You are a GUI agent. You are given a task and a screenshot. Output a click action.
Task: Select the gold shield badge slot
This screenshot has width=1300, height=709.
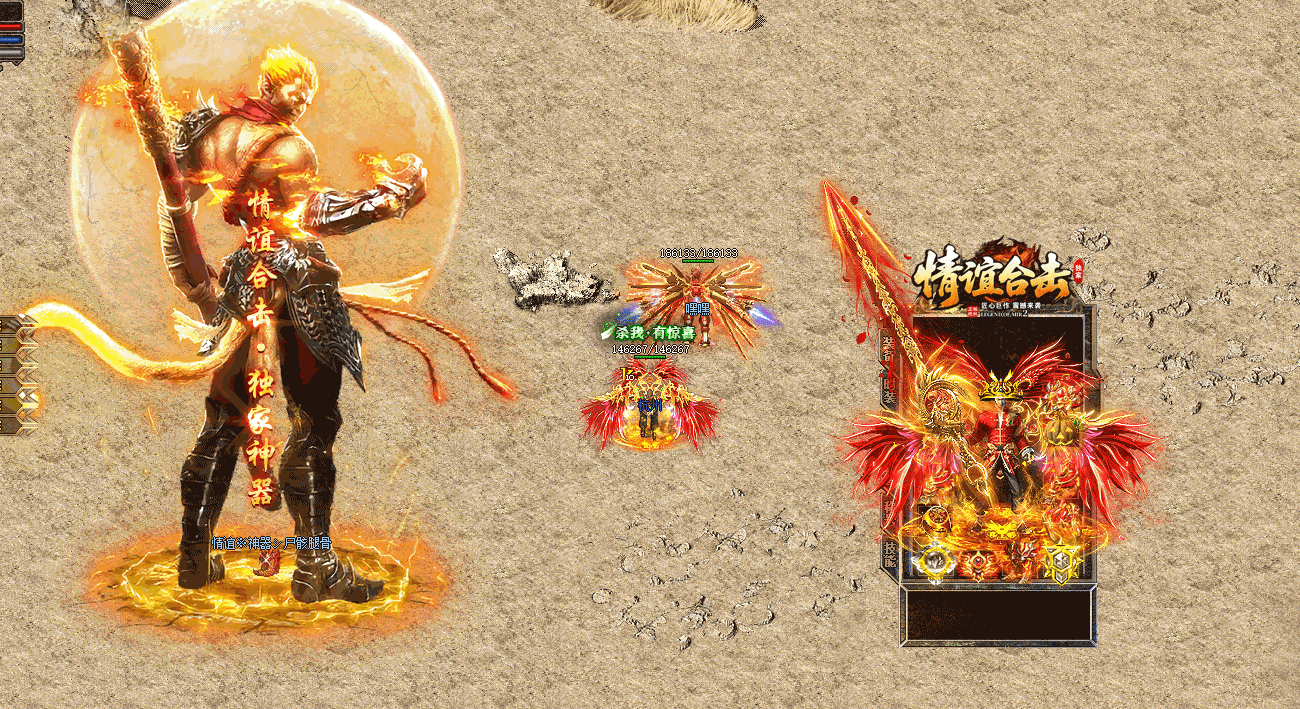[x=1062, y=562]
